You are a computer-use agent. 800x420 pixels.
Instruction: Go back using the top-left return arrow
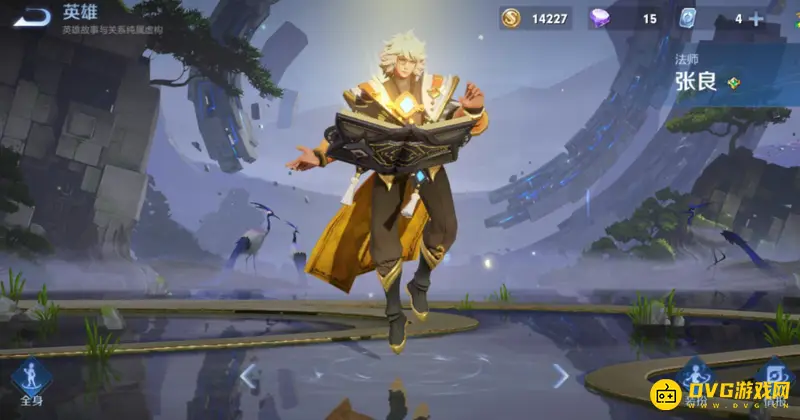tap(31, 17)
